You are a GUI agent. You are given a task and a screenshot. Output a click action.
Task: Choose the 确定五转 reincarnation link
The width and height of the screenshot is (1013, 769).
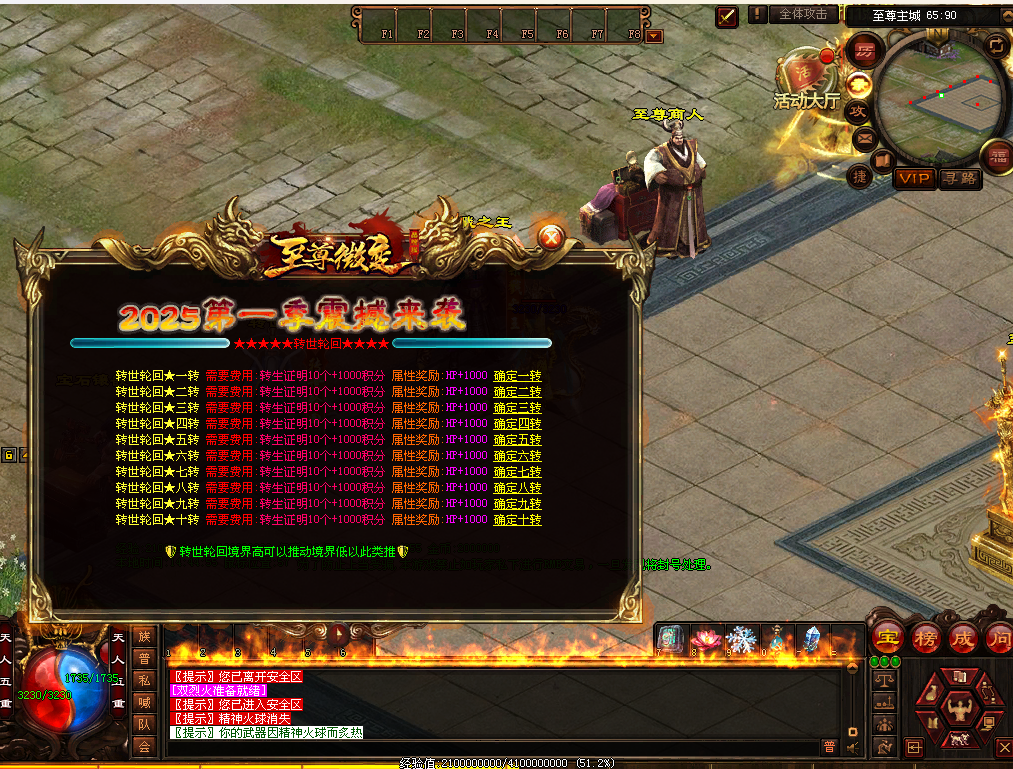[x=517, y=440]
